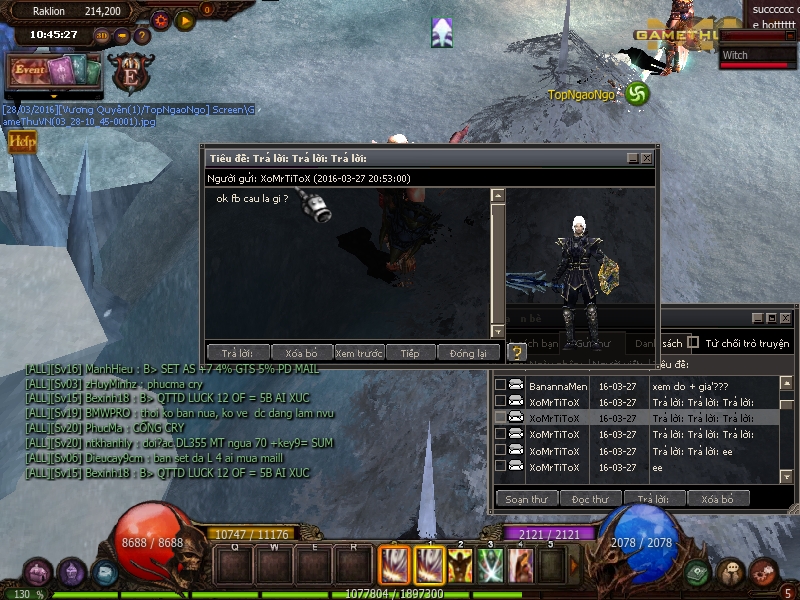Screen dimensions: 800x600
Task: Close the letter window with its X
Action: [x=647, y=158]
